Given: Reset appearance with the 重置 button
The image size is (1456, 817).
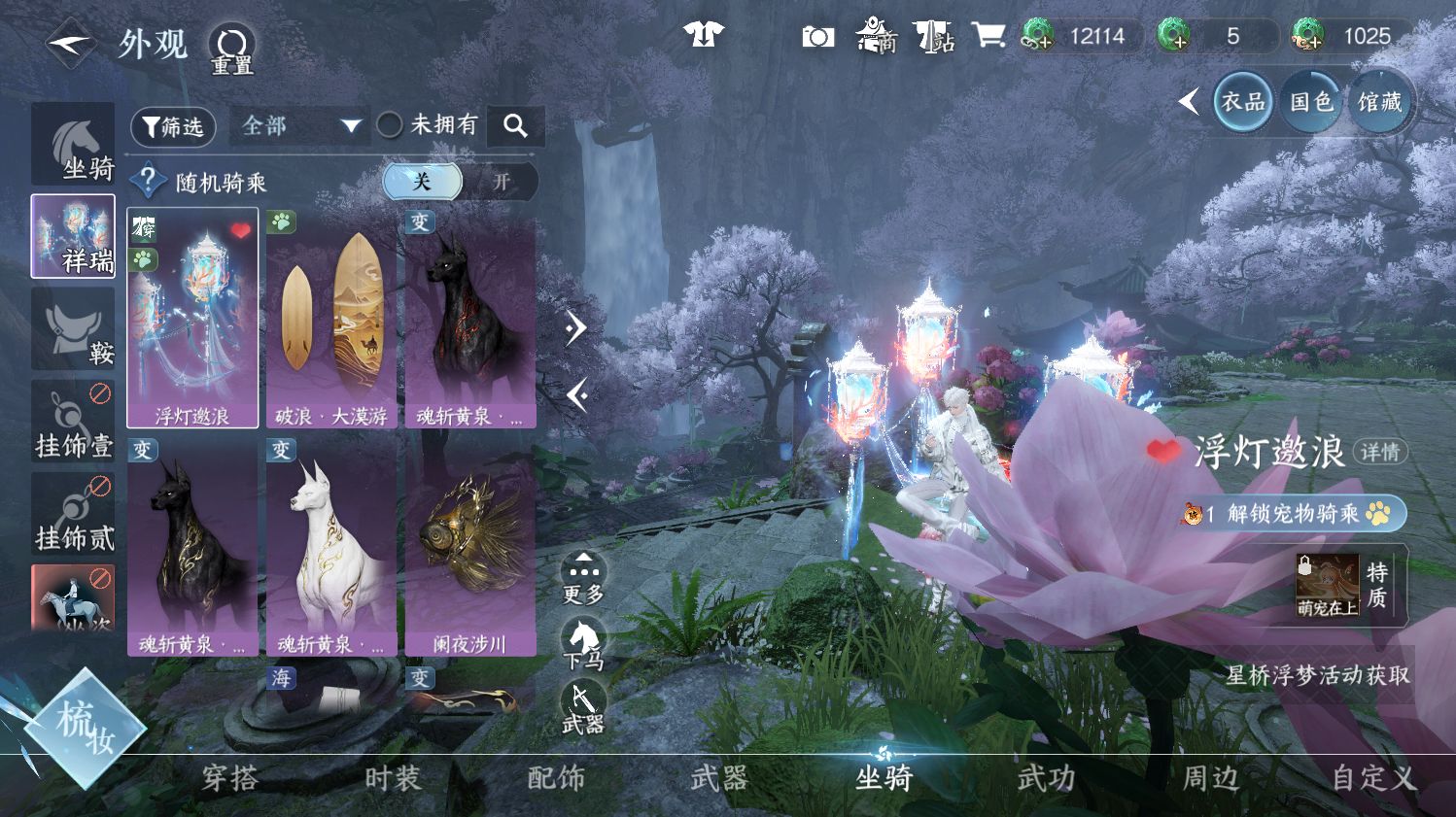Looking at the screenshot, I should 233,49.
